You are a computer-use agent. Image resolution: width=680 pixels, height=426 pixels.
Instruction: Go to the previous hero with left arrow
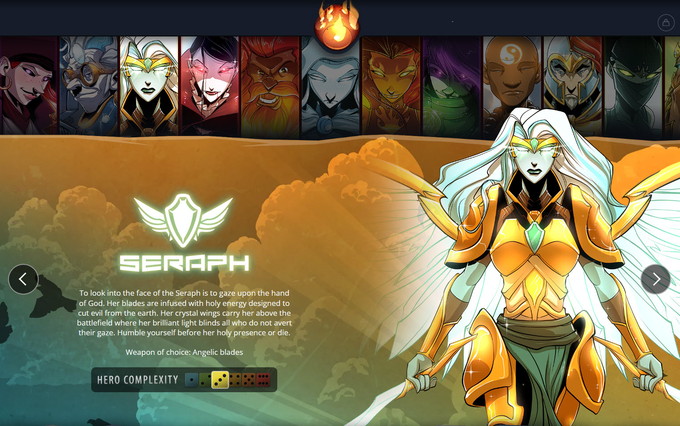(23, 279)
